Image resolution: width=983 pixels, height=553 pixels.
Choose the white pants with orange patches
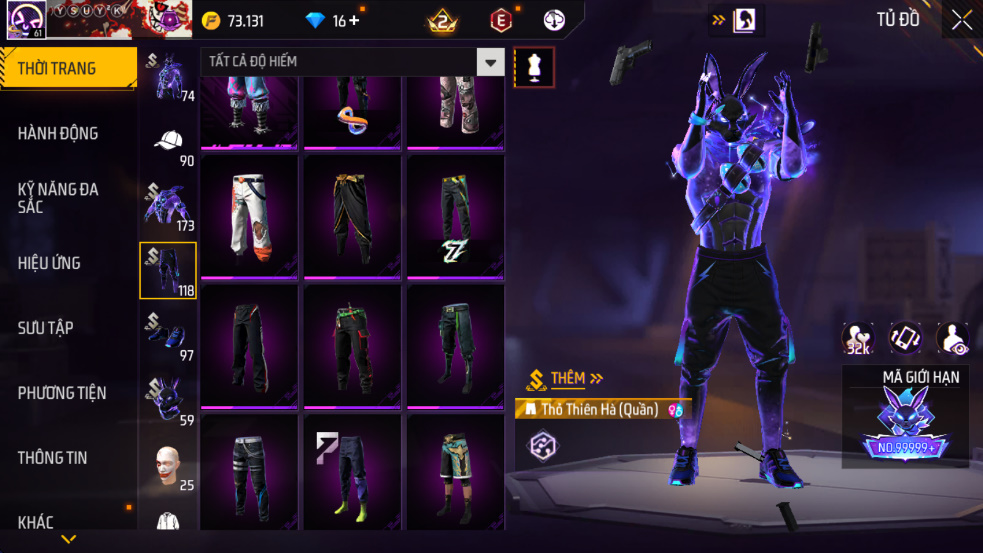click(x=249, y=215)
